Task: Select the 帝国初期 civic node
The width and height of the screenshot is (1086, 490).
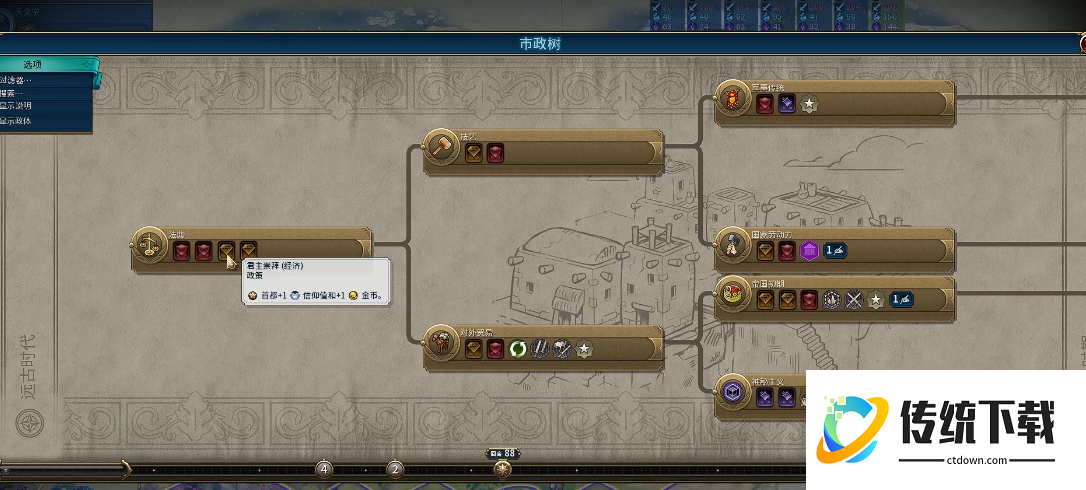Action: 733,293
